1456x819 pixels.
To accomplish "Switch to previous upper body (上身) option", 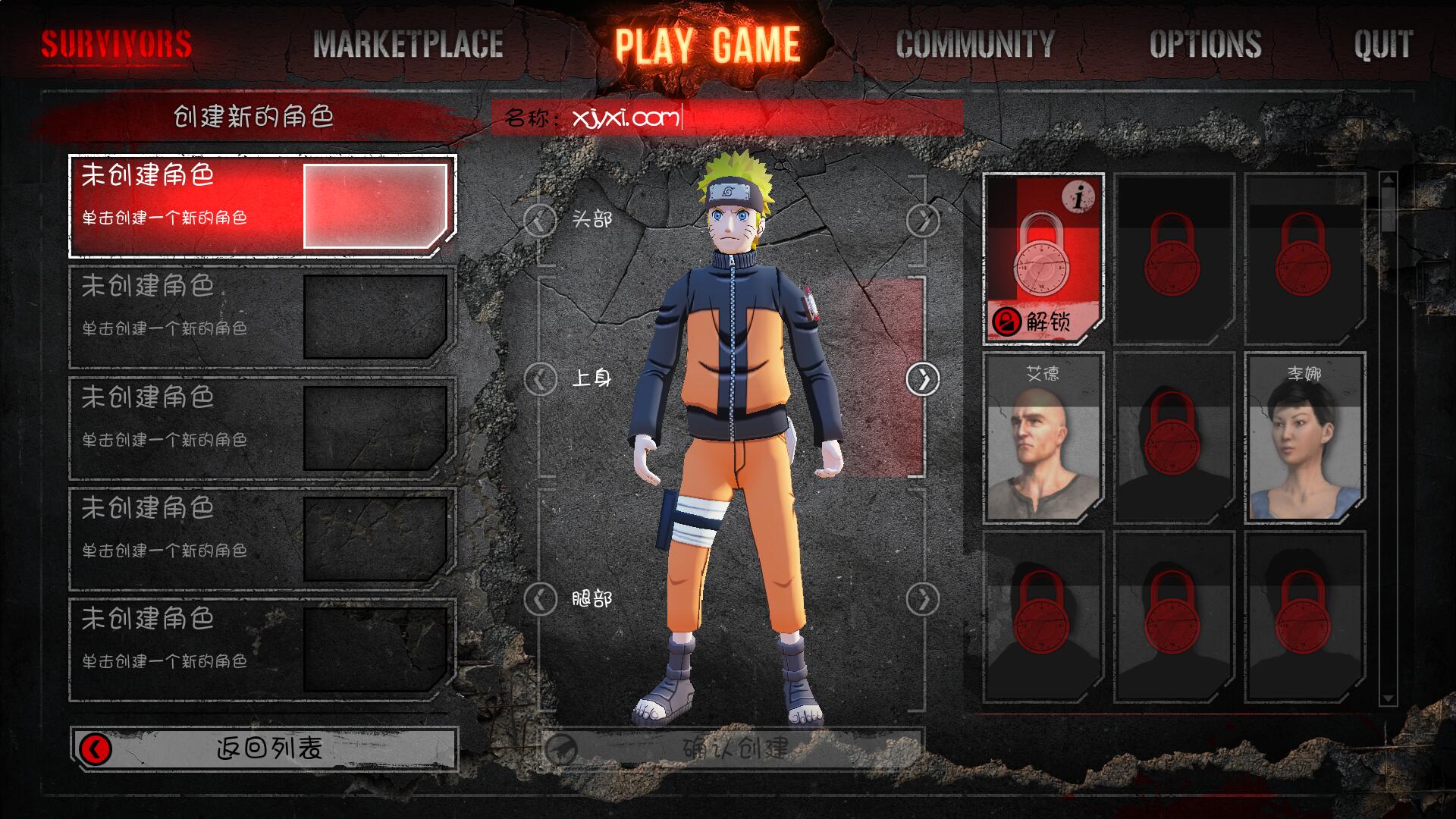I will click(x=540, y=378).
